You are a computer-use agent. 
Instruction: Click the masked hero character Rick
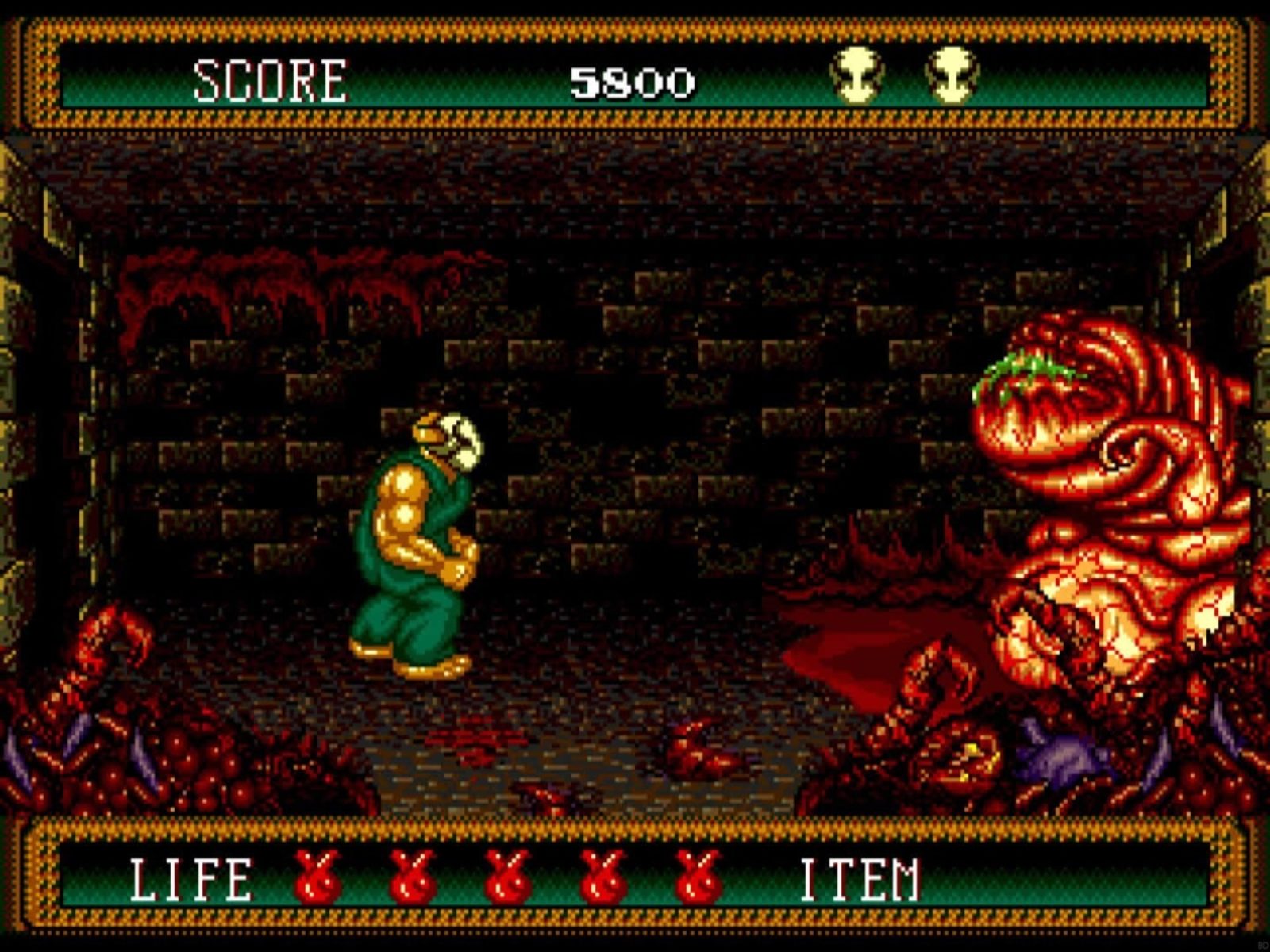[x=421, y=539]
